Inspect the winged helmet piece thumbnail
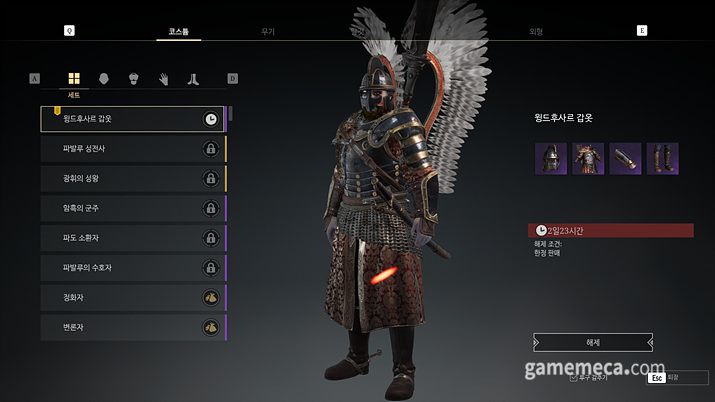 click(551, 159)
